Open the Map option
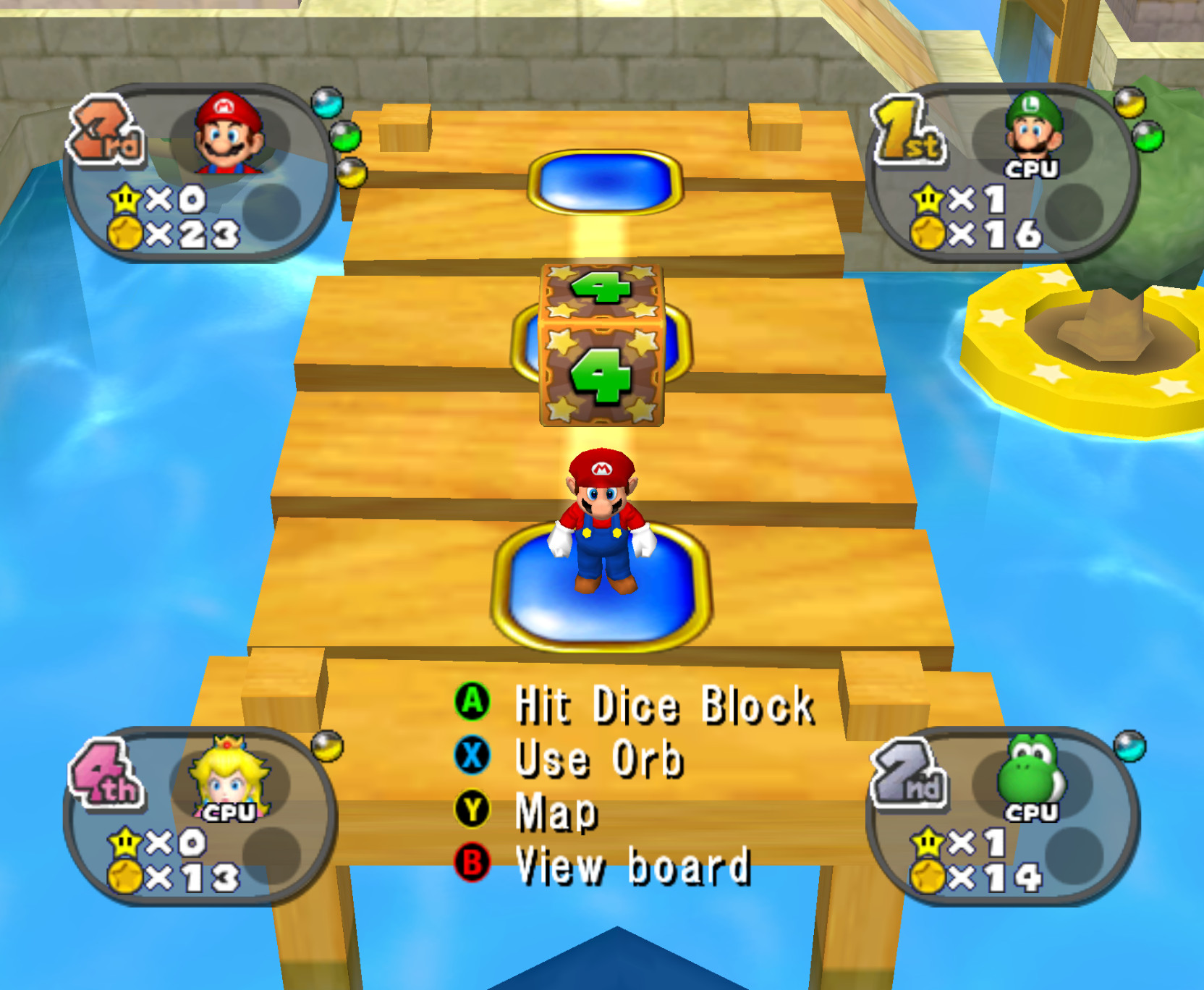1204x990 pixels. [x=554, y=812]
